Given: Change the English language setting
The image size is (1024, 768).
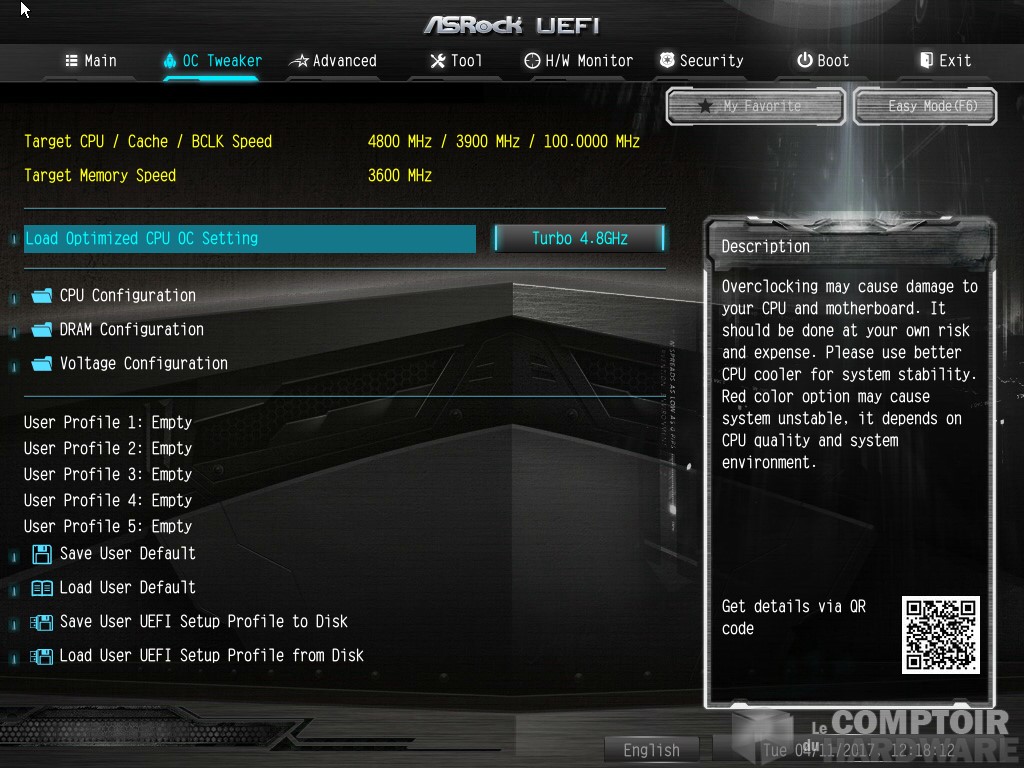Looking at the screenshot, I should coord(651,750).
